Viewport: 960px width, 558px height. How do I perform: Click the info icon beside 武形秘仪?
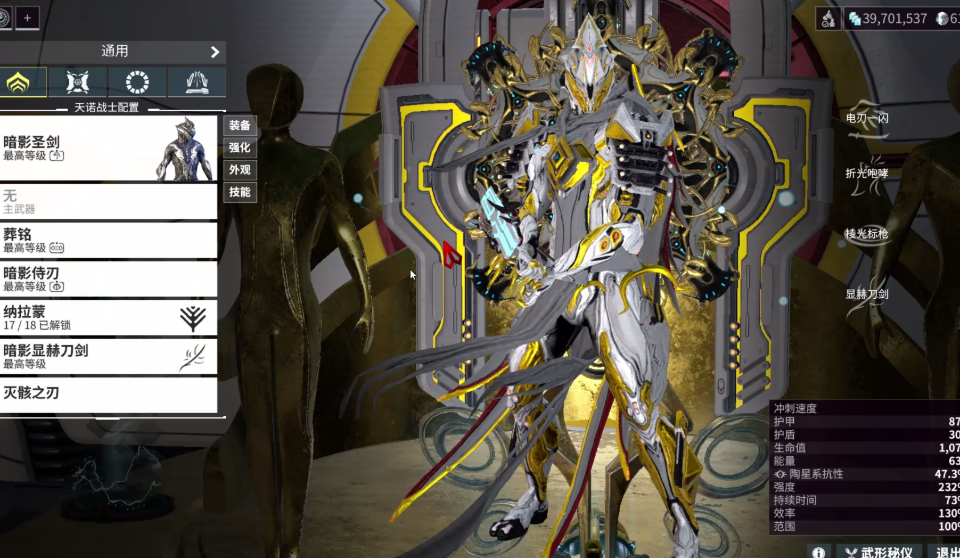click(x=818, y=551)
